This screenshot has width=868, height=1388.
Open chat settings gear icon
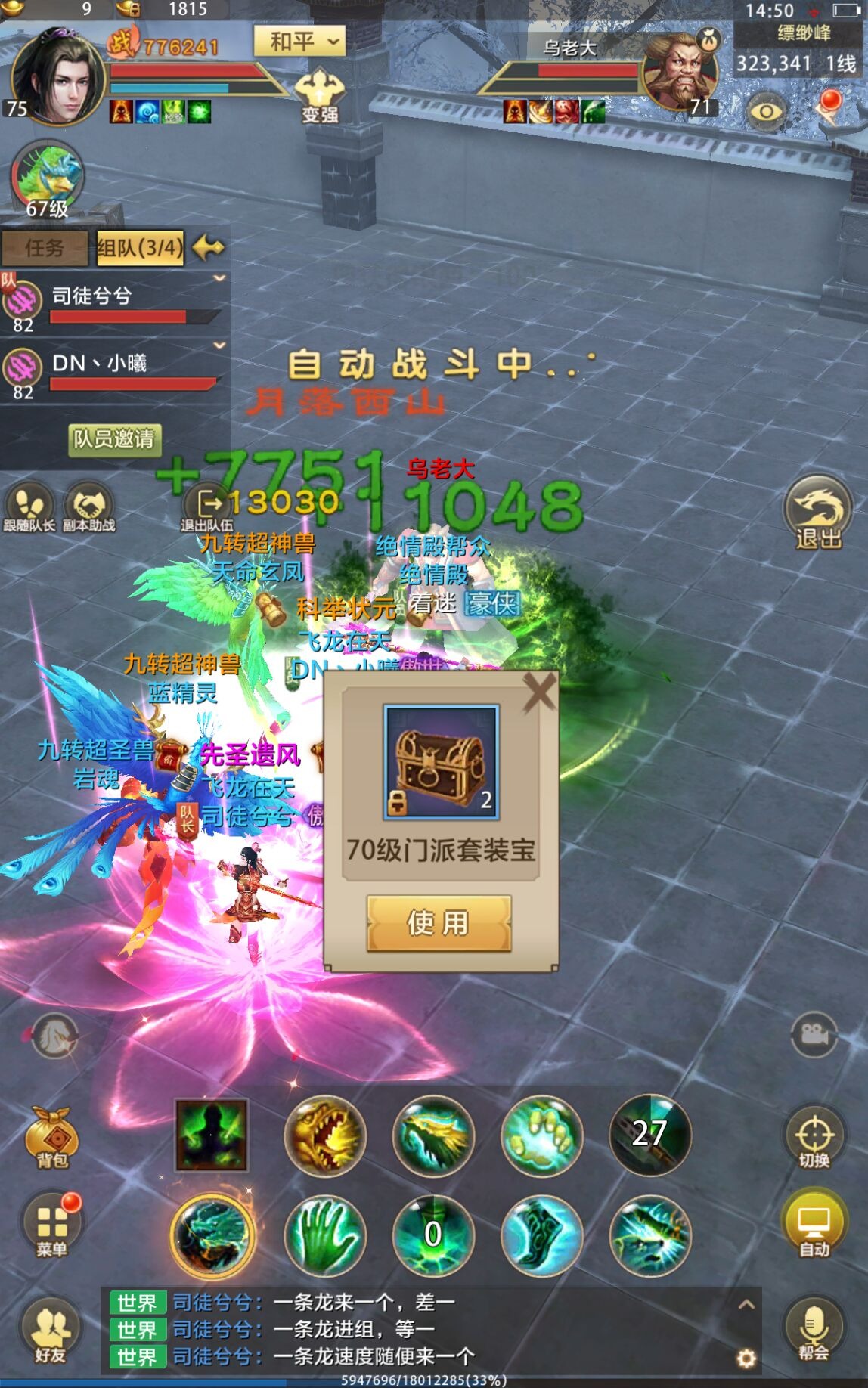[x=746, y=1359]
